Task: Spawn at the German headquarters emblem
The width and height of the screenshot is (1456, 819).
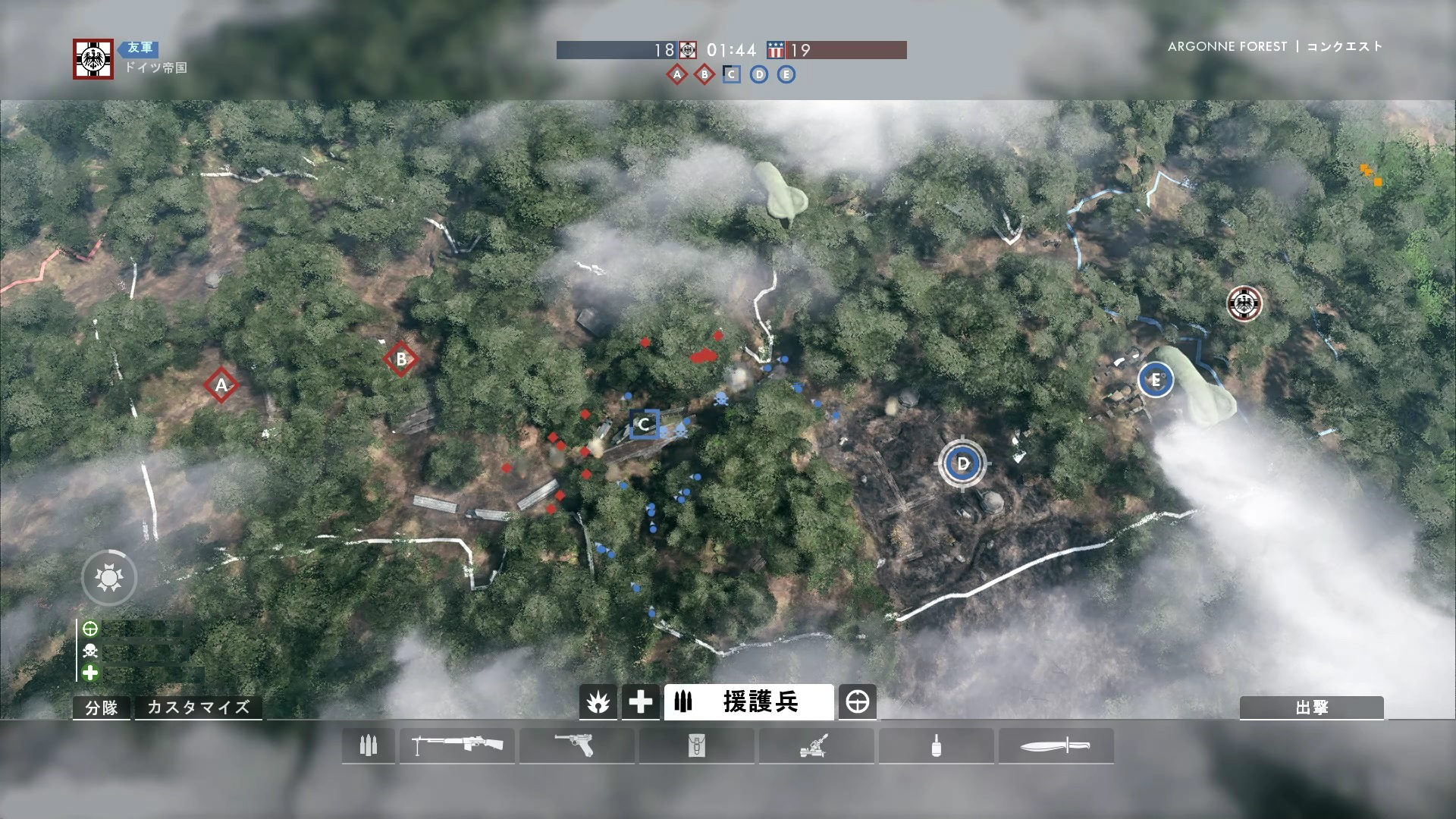Action: point(1244,304)
